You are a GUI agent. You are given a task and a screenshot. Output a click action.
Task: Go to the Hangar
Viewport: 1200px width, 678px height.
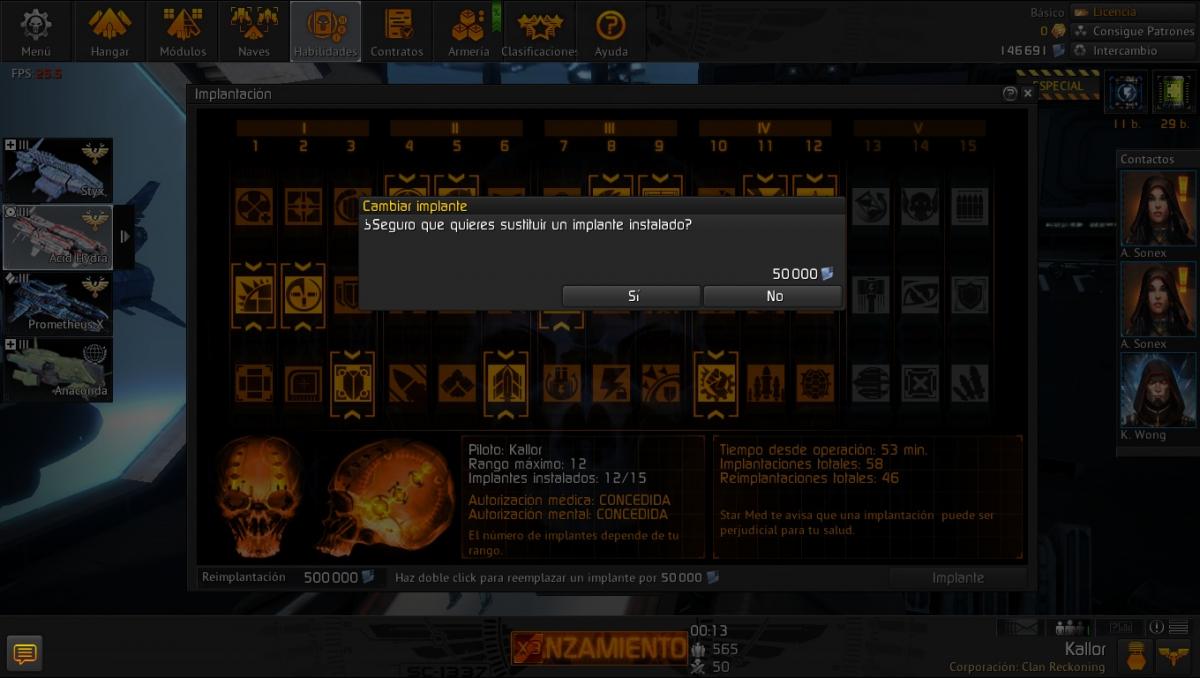point(110,32)
